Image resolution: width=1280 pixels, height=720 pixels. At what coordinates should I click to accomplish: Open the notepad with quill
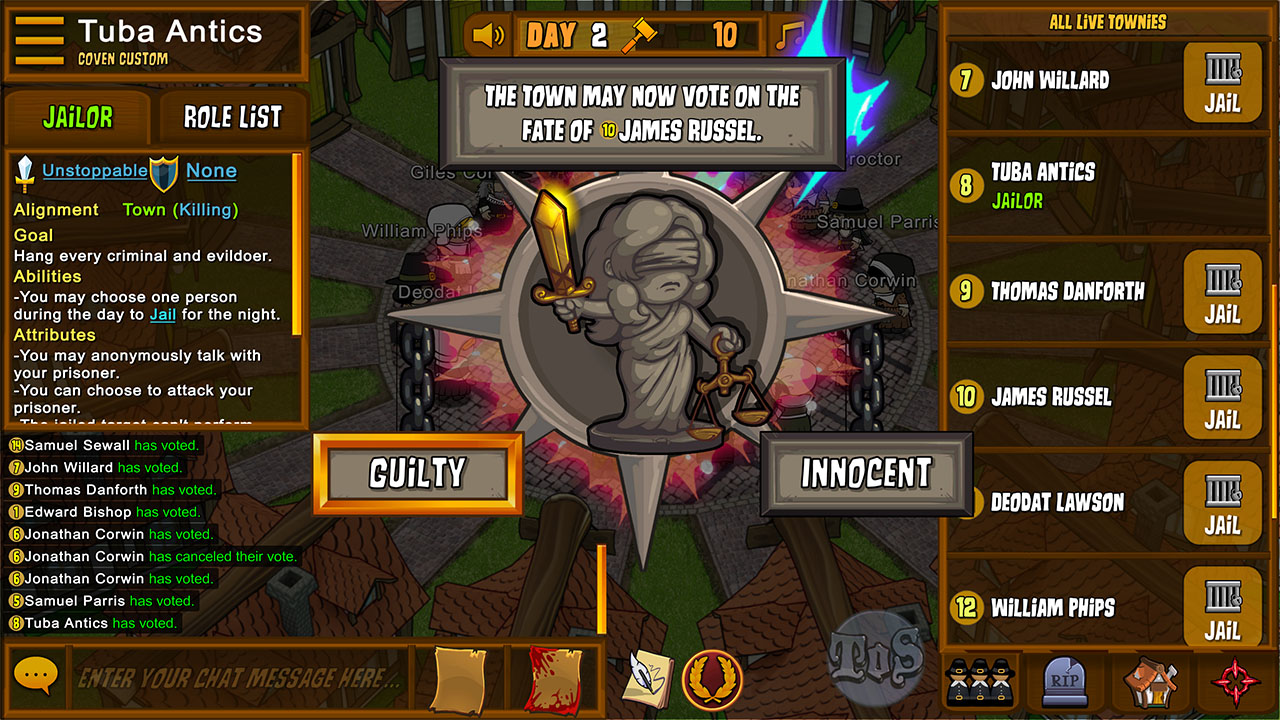pyautogui.click(x=648, y=678)
